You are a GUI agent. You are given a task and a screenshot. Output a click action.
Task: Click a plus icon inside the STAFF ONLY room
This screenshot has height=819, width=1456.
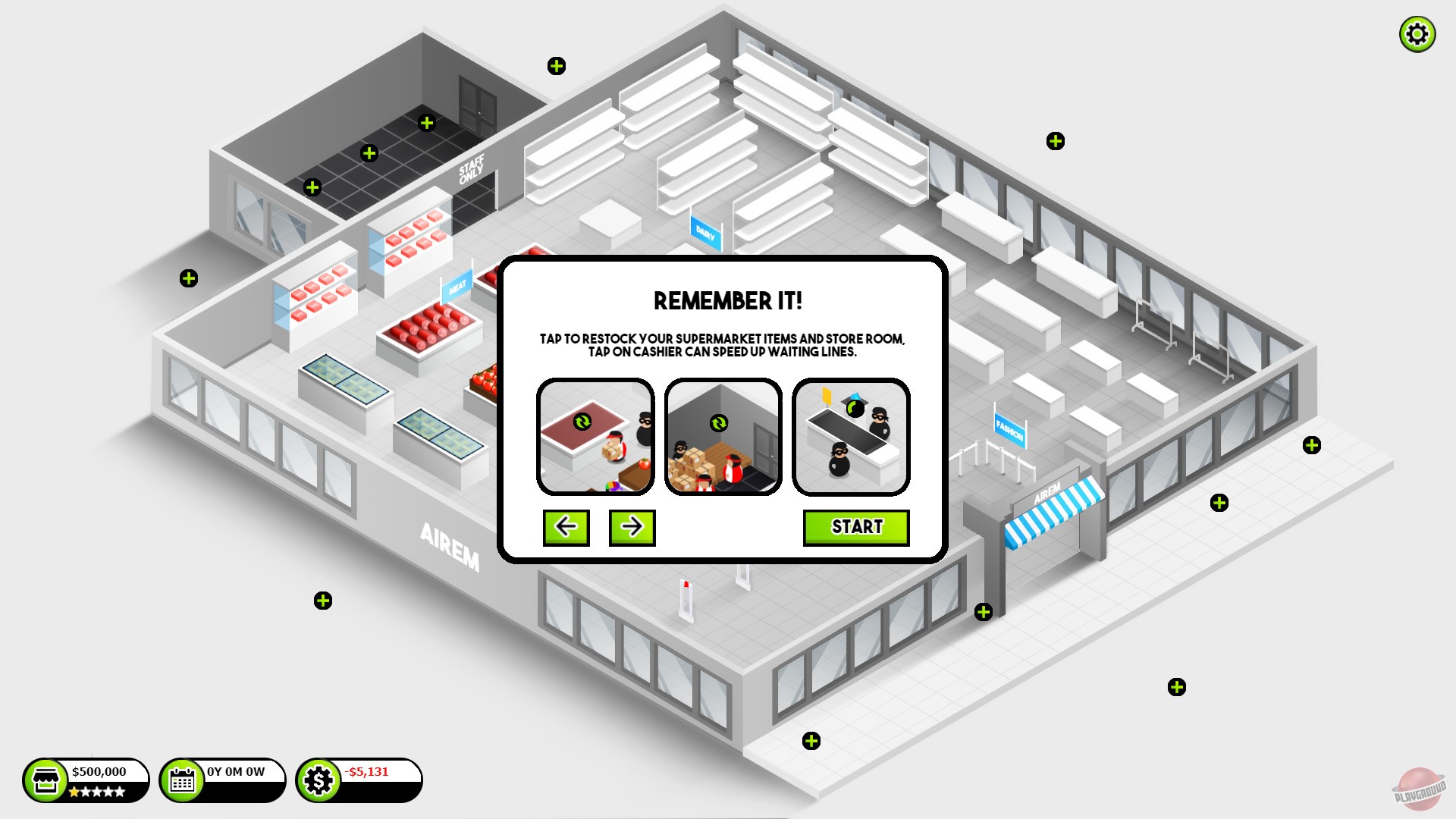369,152
